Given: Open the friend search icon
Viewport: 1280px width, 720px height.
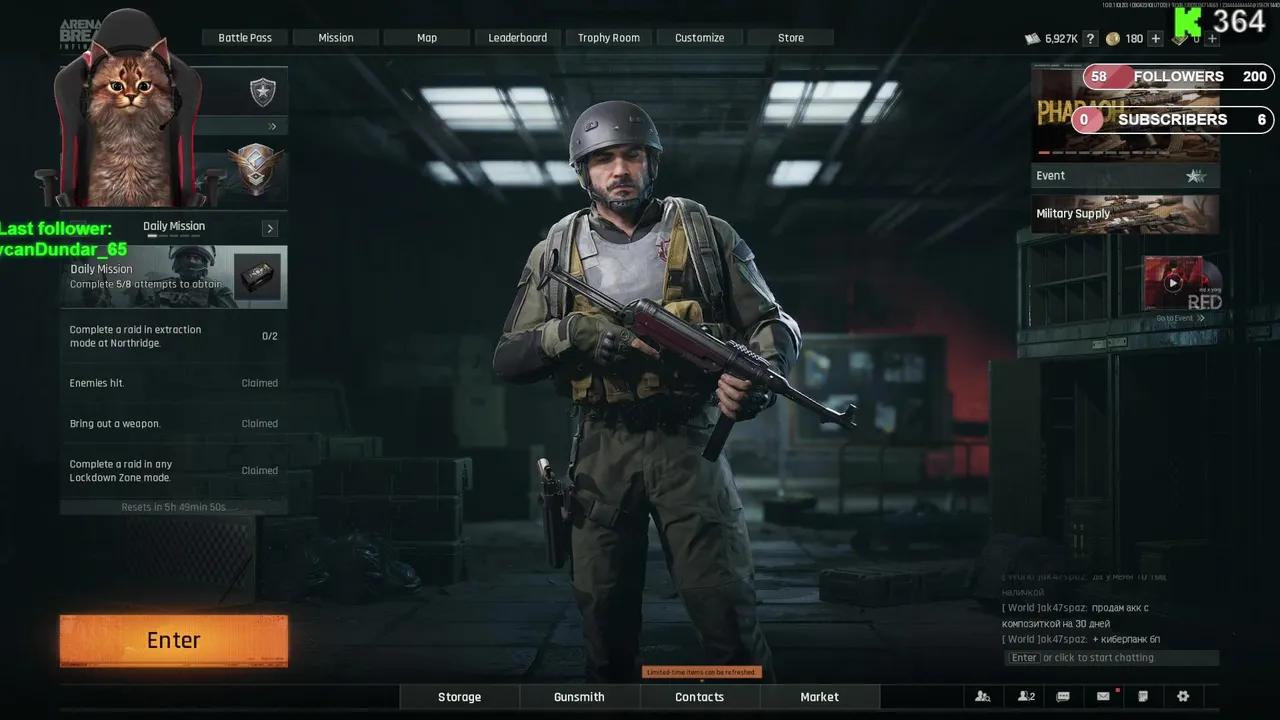Looking at the screenshot, I should pyautogui.click(x=981, y=696).
